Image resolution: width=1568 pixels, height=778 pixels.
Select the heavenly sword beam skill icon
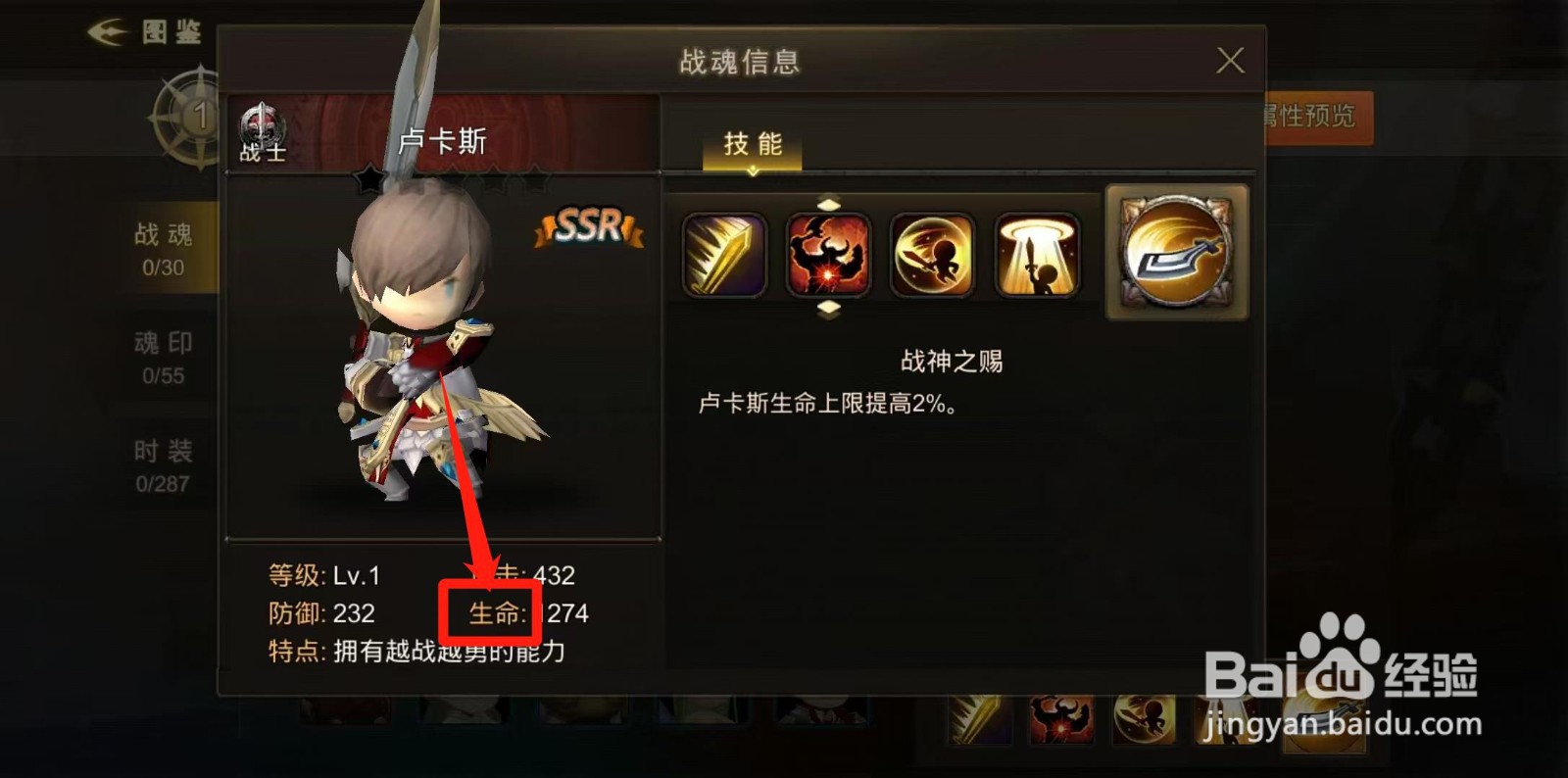(1034, 254)
